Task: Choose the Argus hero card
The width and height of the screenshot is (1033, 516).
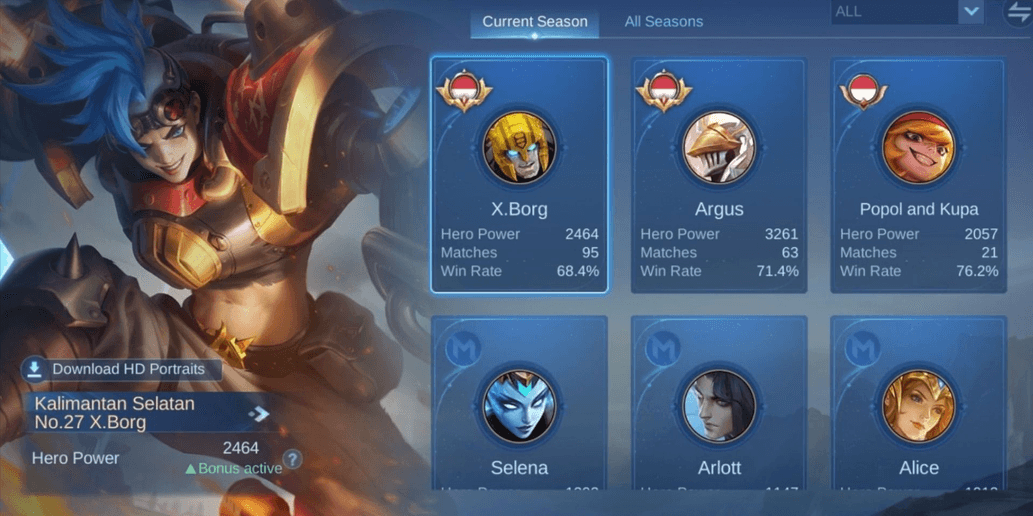Action: (x=719, y=175)
